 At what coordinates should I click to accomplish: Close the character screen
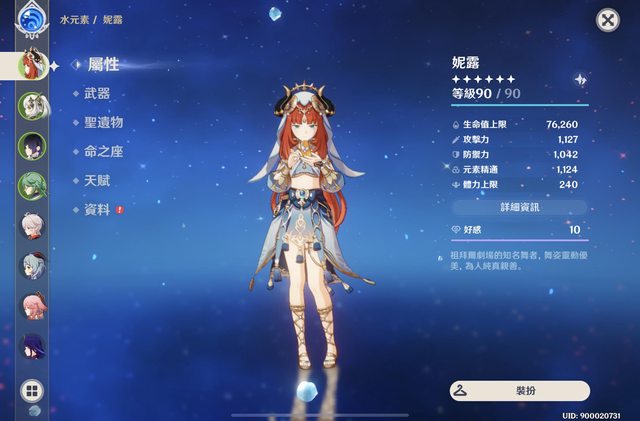(607, 20)
